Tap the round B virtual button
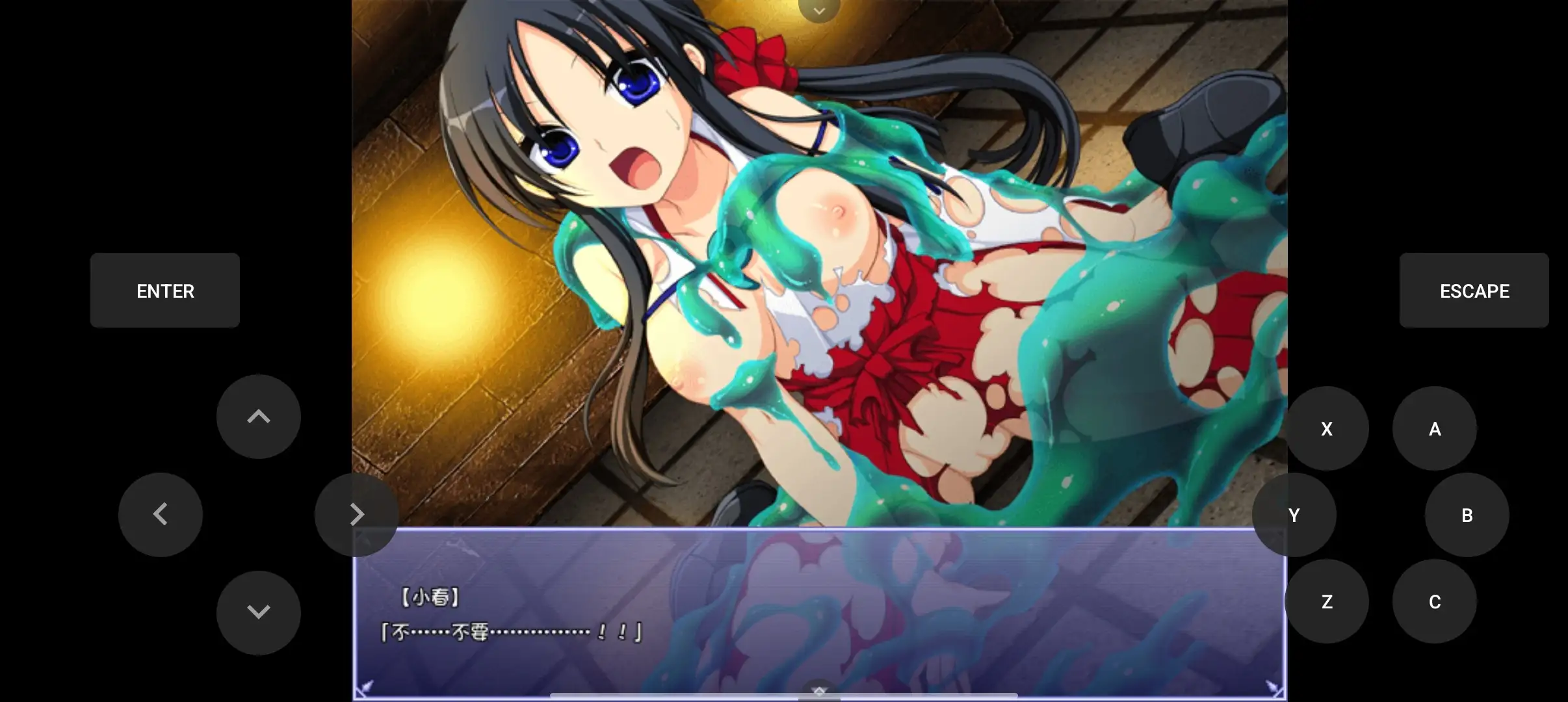 pyautogui.click(x=1467, y=515)
